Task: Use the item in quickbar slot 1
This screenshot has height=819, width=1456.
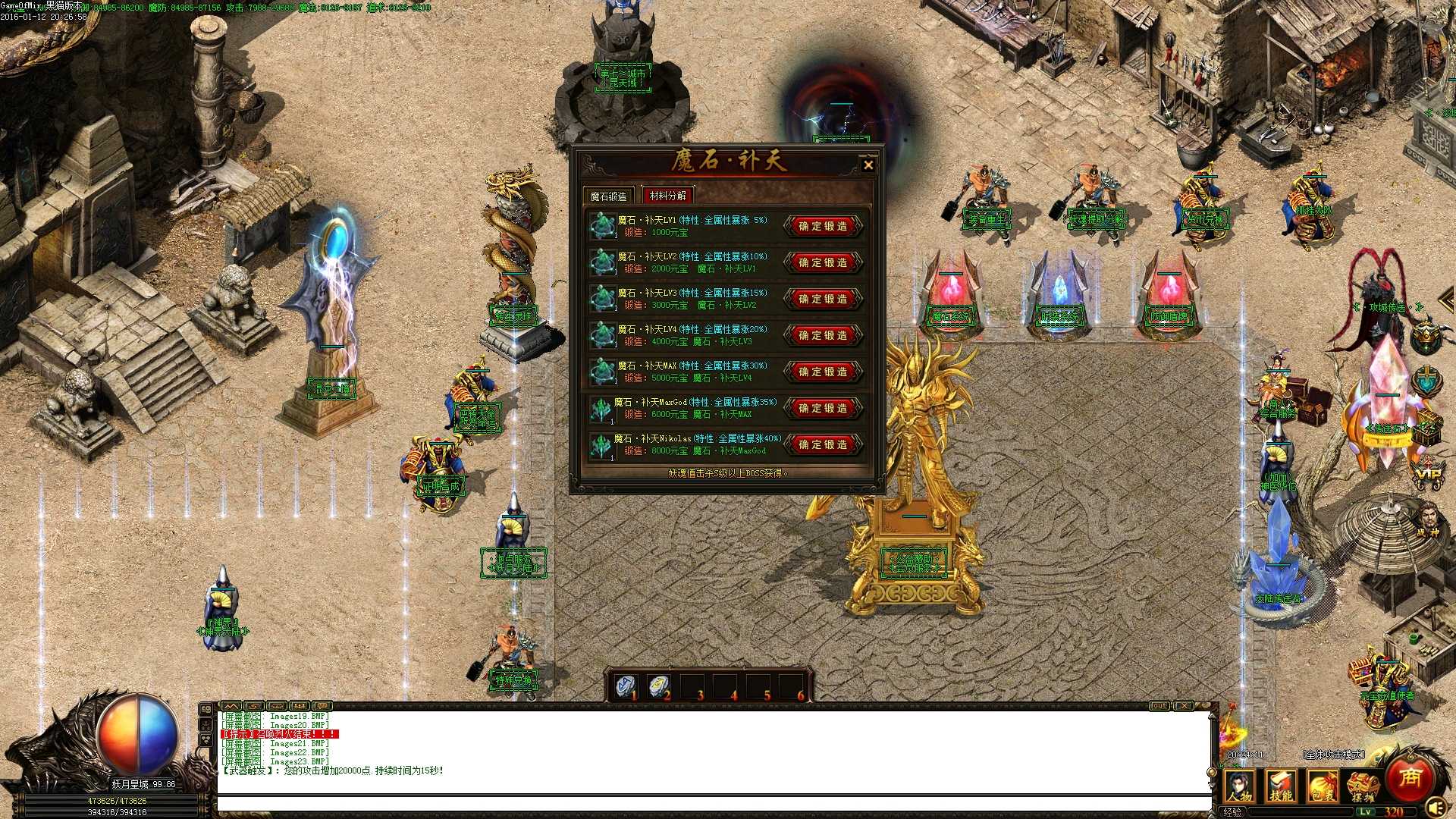Action: (x=626, y=685)
